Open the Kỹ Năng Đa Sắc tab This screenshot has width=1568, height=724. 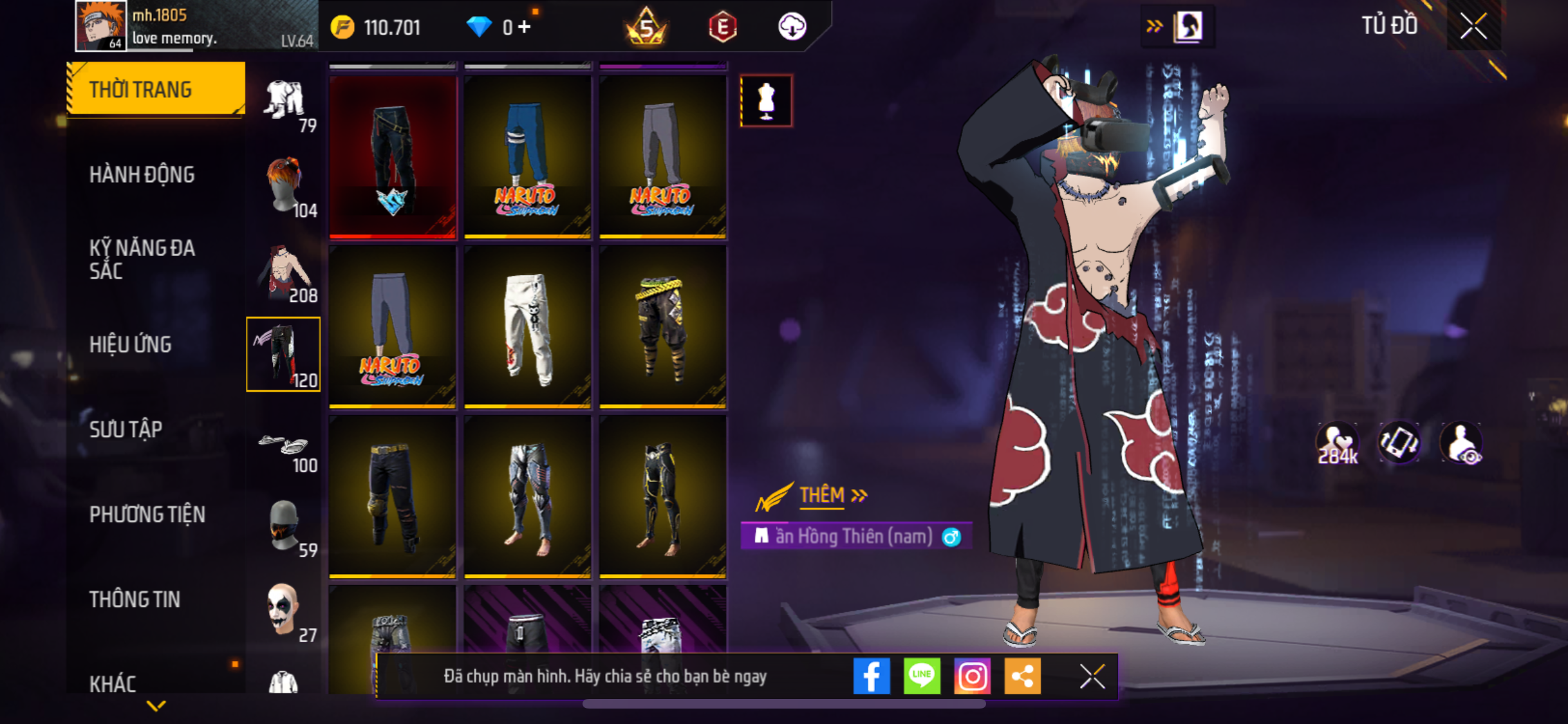point(142,259)
